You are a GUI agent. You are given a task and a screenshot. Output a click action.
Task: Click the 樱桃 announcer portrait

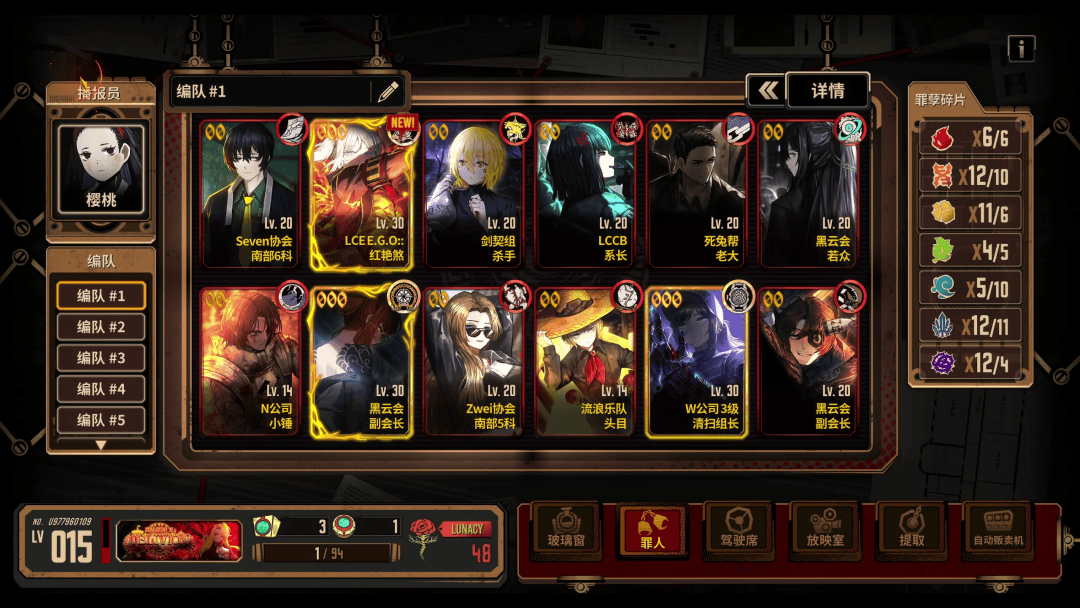point(101,170)
